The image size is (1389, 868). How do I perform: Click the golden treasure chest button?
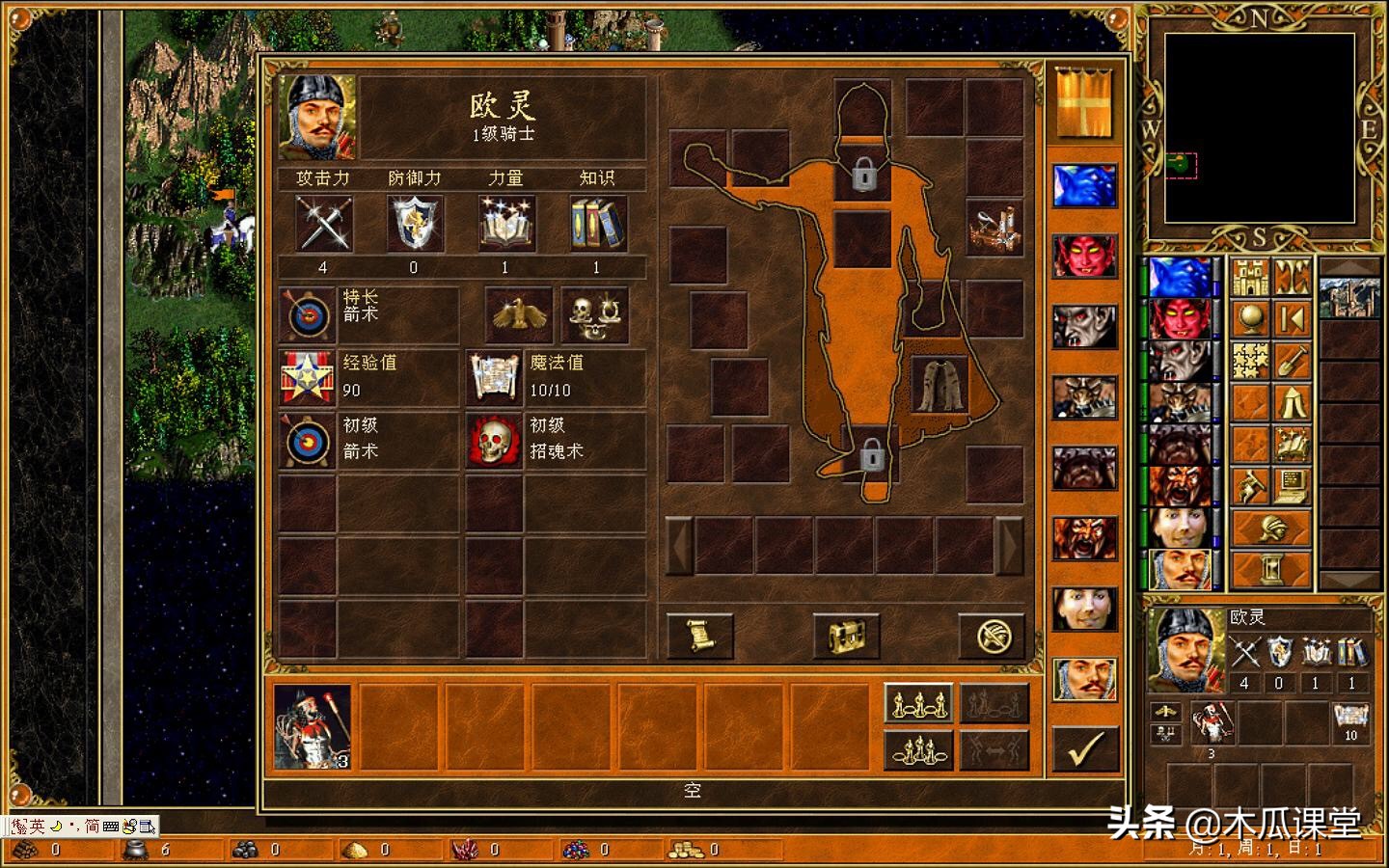coord(846,636)
